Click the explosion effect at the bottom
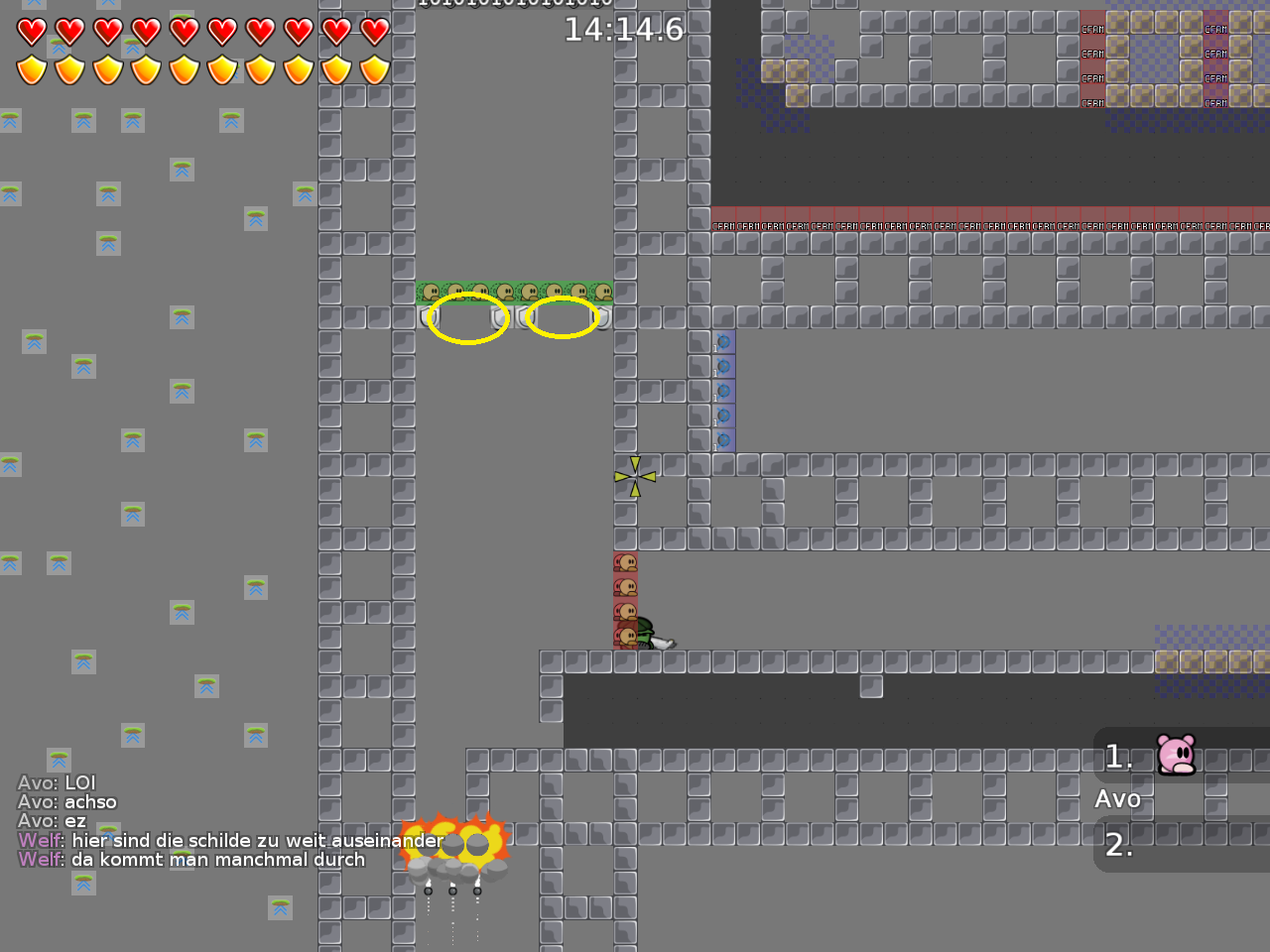Viewport: 1270px width, 952px height. (x=454, y=841)
